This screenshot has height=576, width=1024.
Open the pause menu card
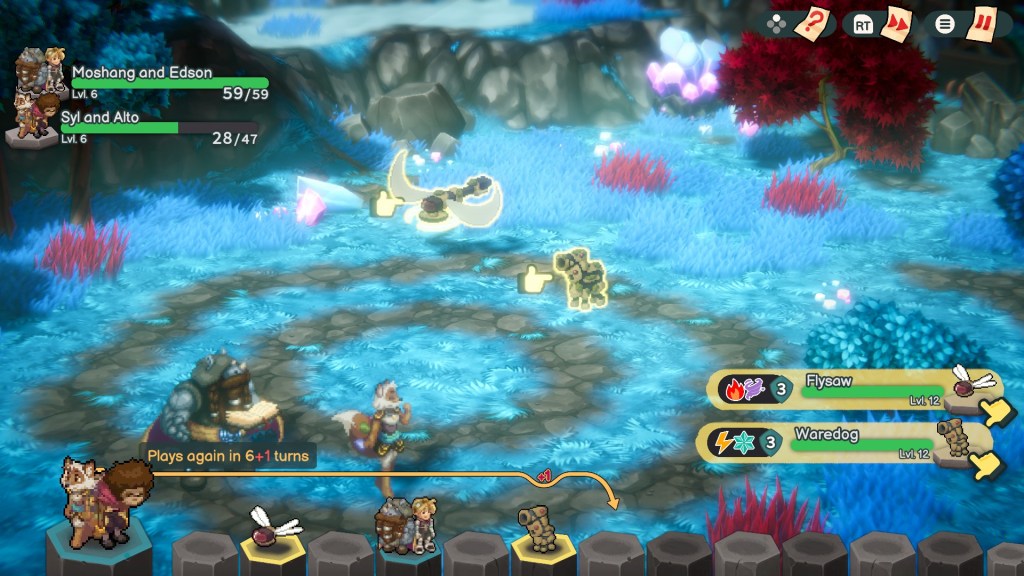click(981, 23)
